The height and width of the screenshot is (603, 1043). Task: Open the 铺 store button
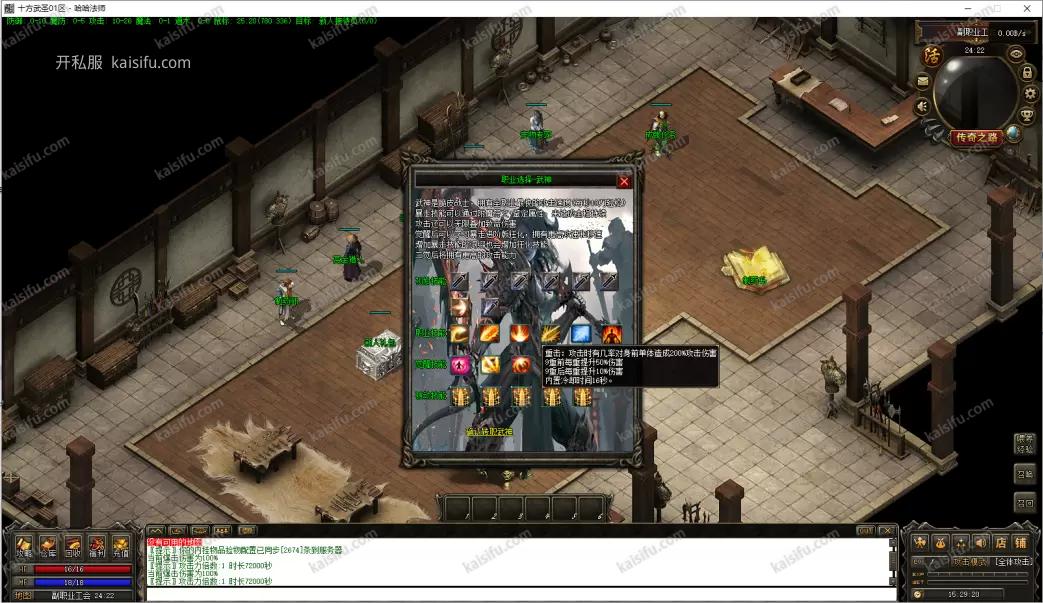pyautogui.click(x=1020, y=543)
